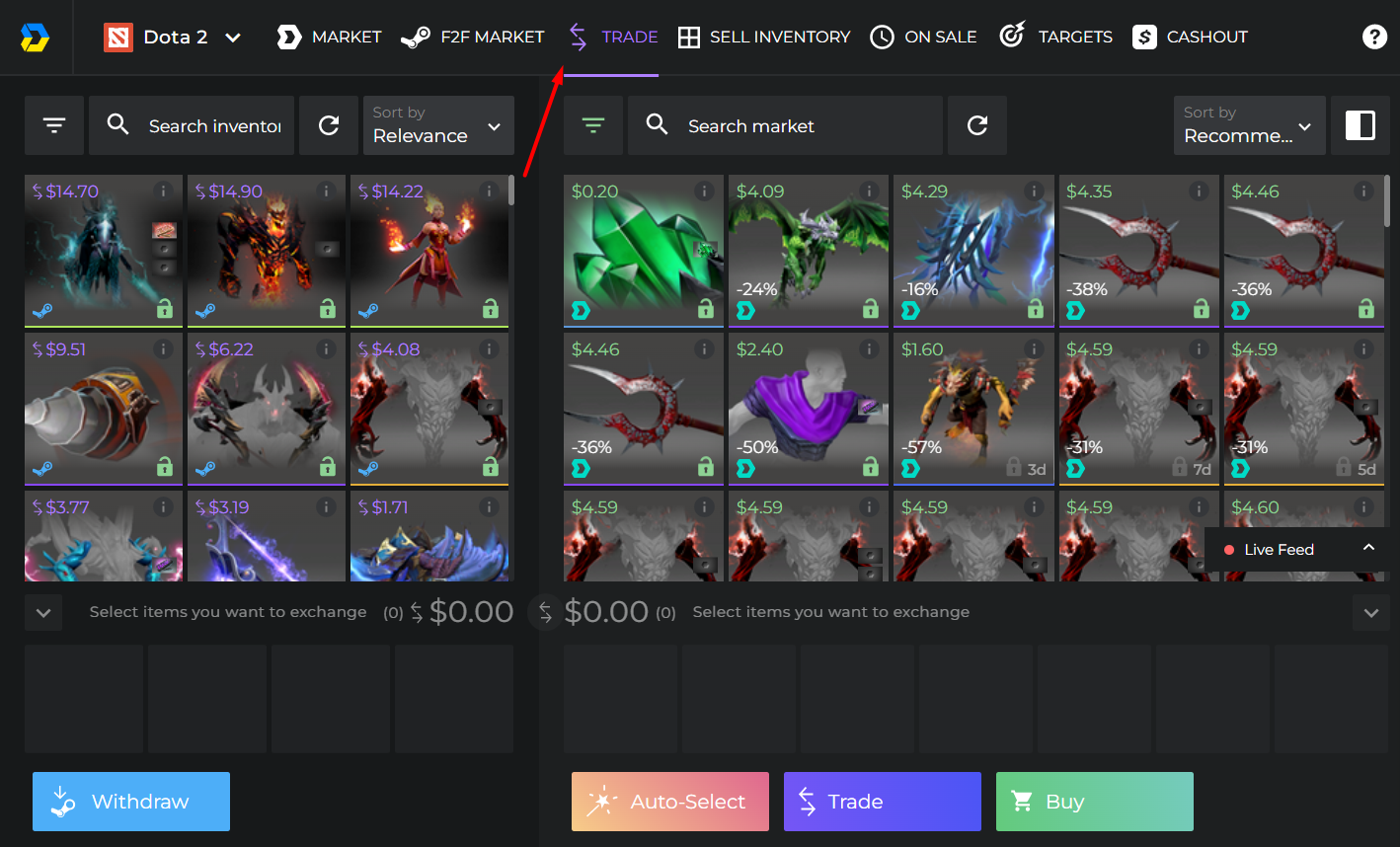Refresh the inventory listings
The height and width of the screenshot is (847, 1400).
[x=329, y=125]
